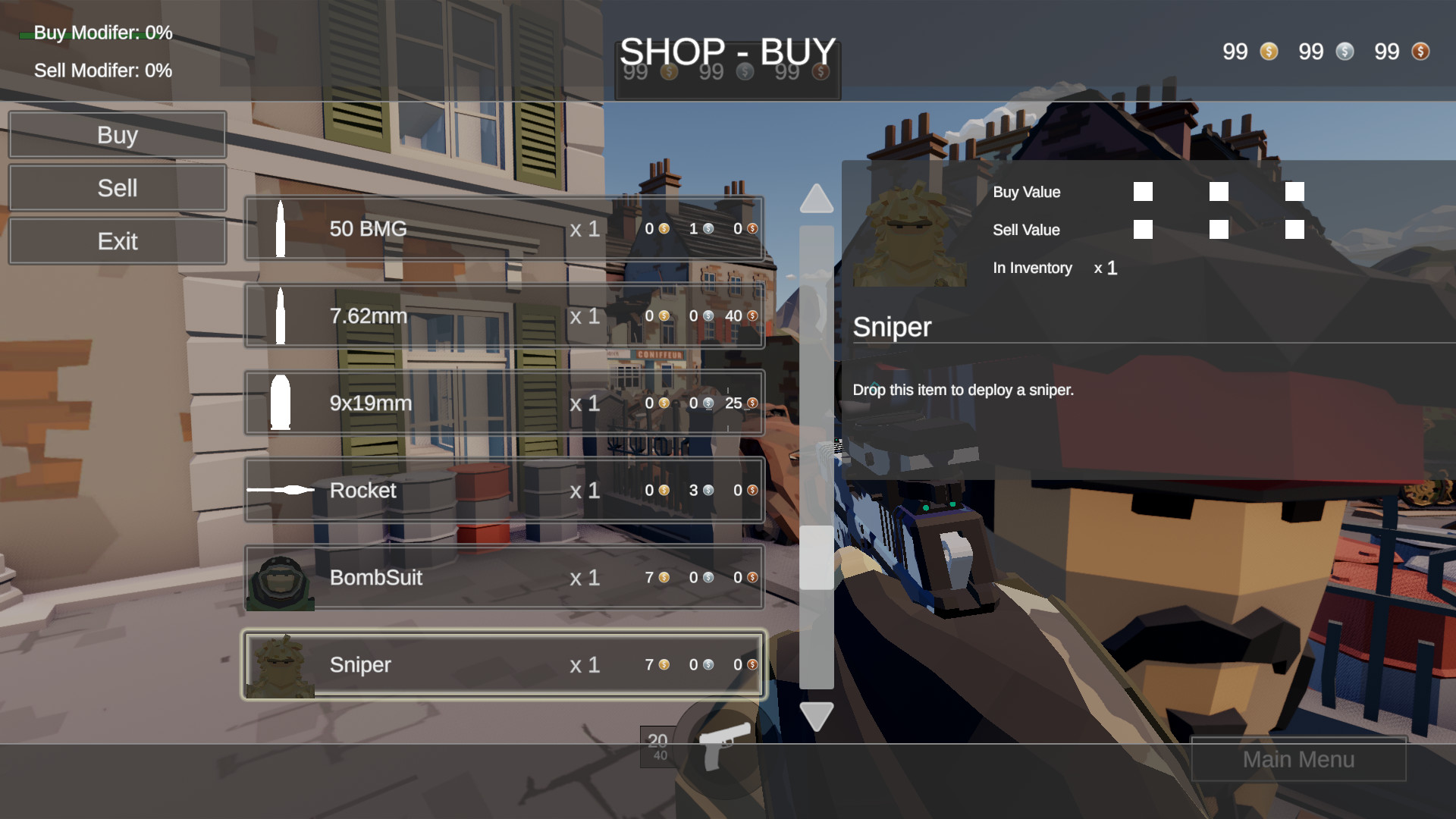Click the silver coin icon in top right currency display
The image size is (1456, 819).
pyautogui.click(x=1345, y=52)
